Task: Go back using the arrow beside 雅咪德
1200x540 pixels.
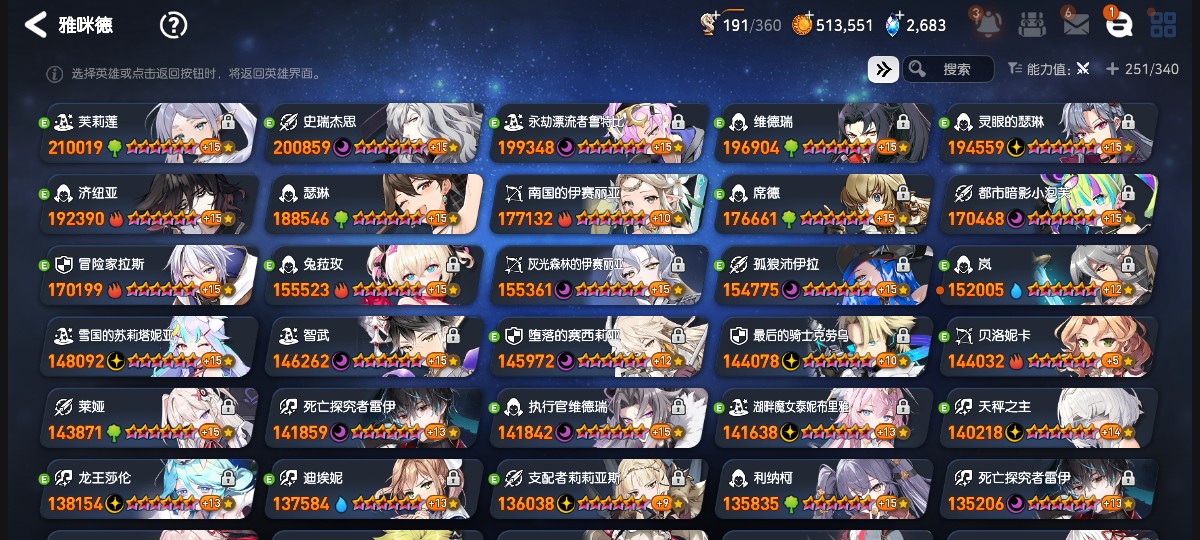Action: point(36,25)
